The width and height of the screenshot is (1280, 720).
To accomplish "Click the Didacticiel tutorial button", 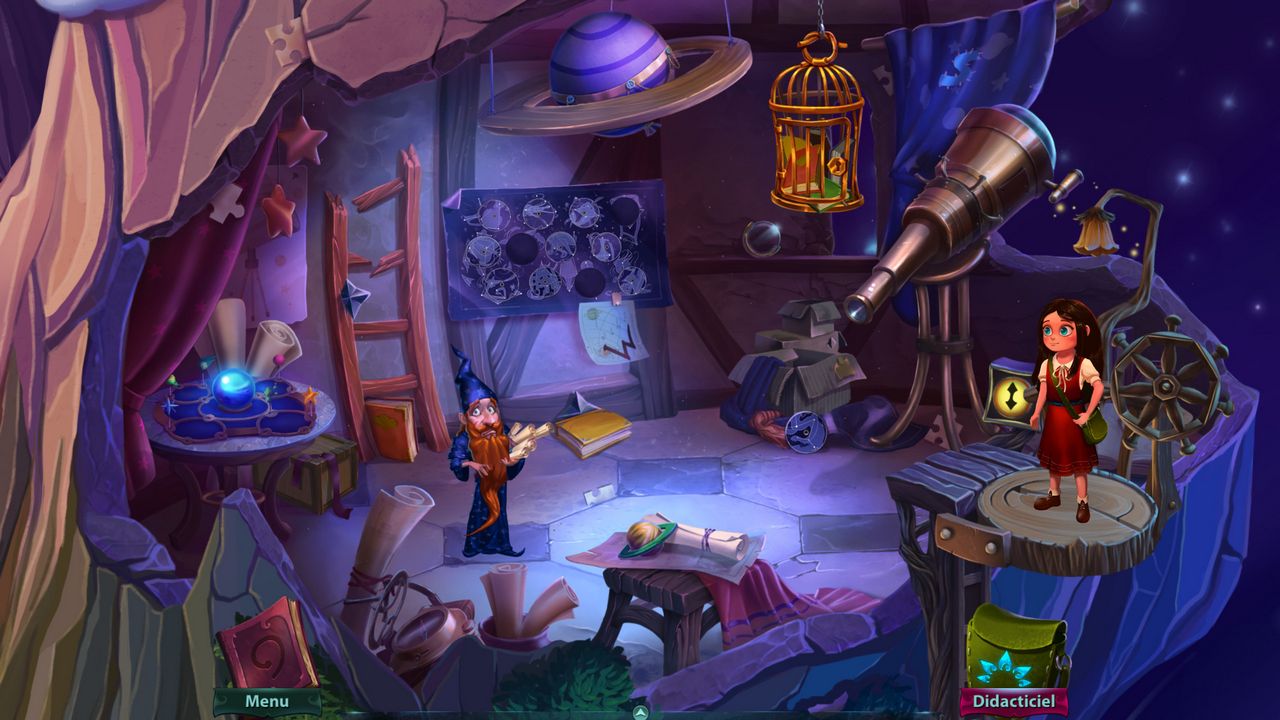I will coord(1013,702).
